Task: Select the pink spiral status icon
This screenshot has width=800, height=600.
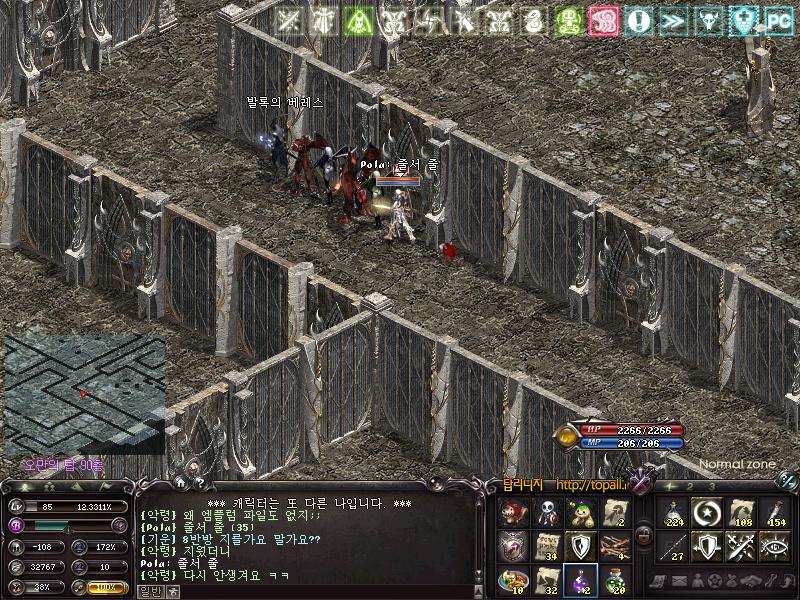Action: [x=601, y=21]
